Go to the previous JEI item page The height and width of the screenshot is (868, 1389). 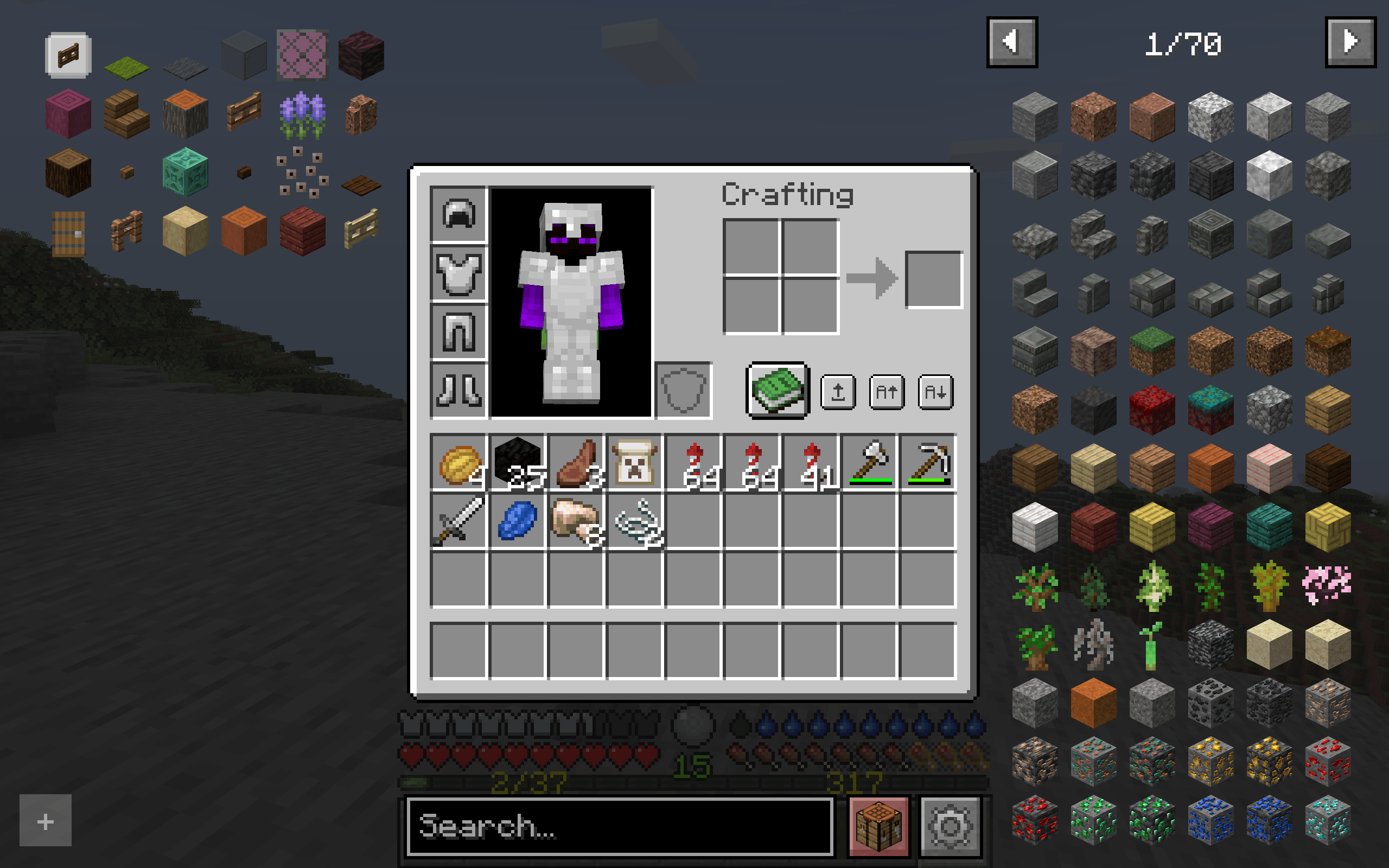[x=1012, y=41]
